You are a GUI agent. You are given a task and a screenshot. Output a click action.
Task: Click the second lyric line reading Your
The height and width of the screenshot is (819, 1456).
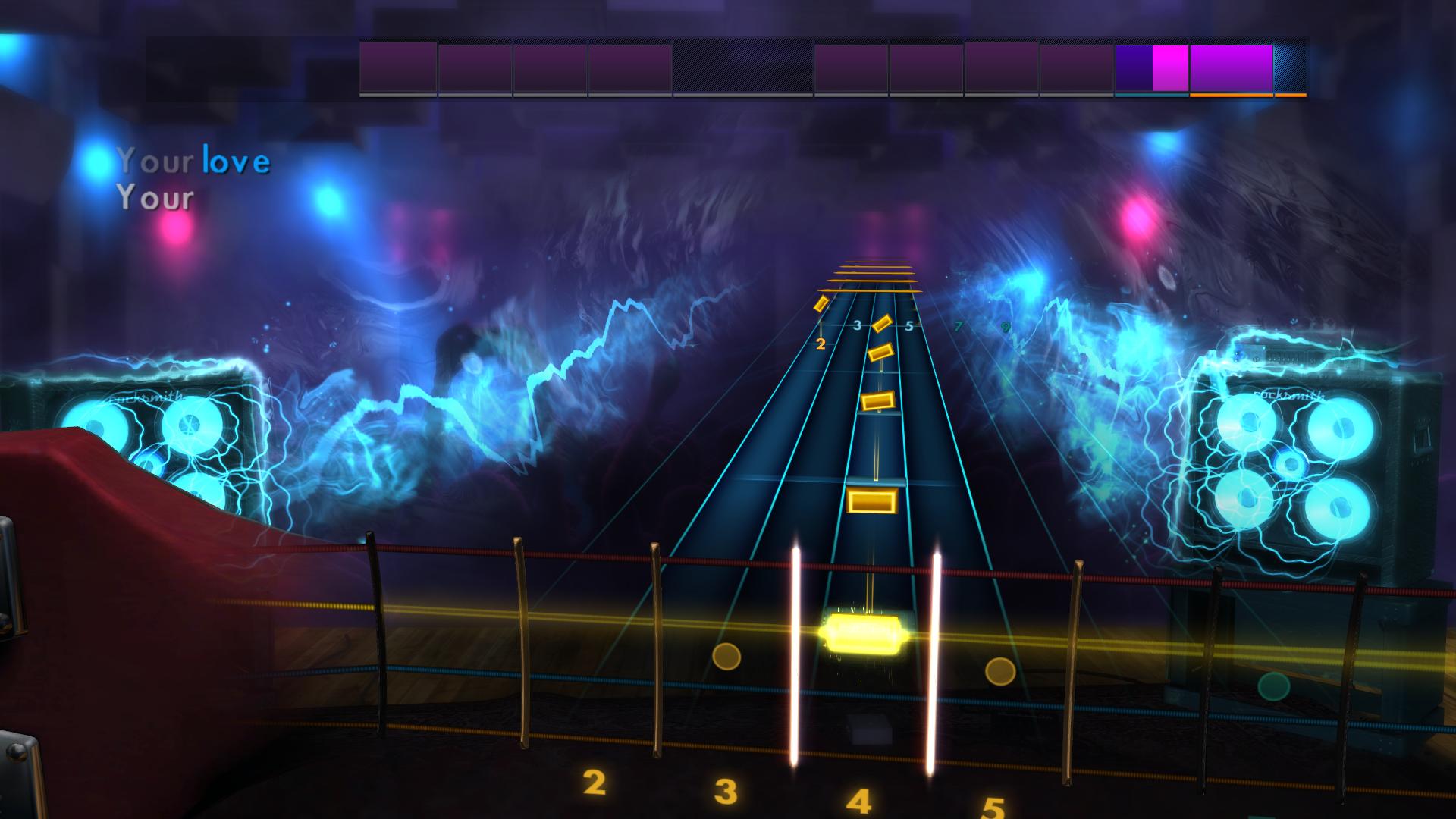[157, 198]
